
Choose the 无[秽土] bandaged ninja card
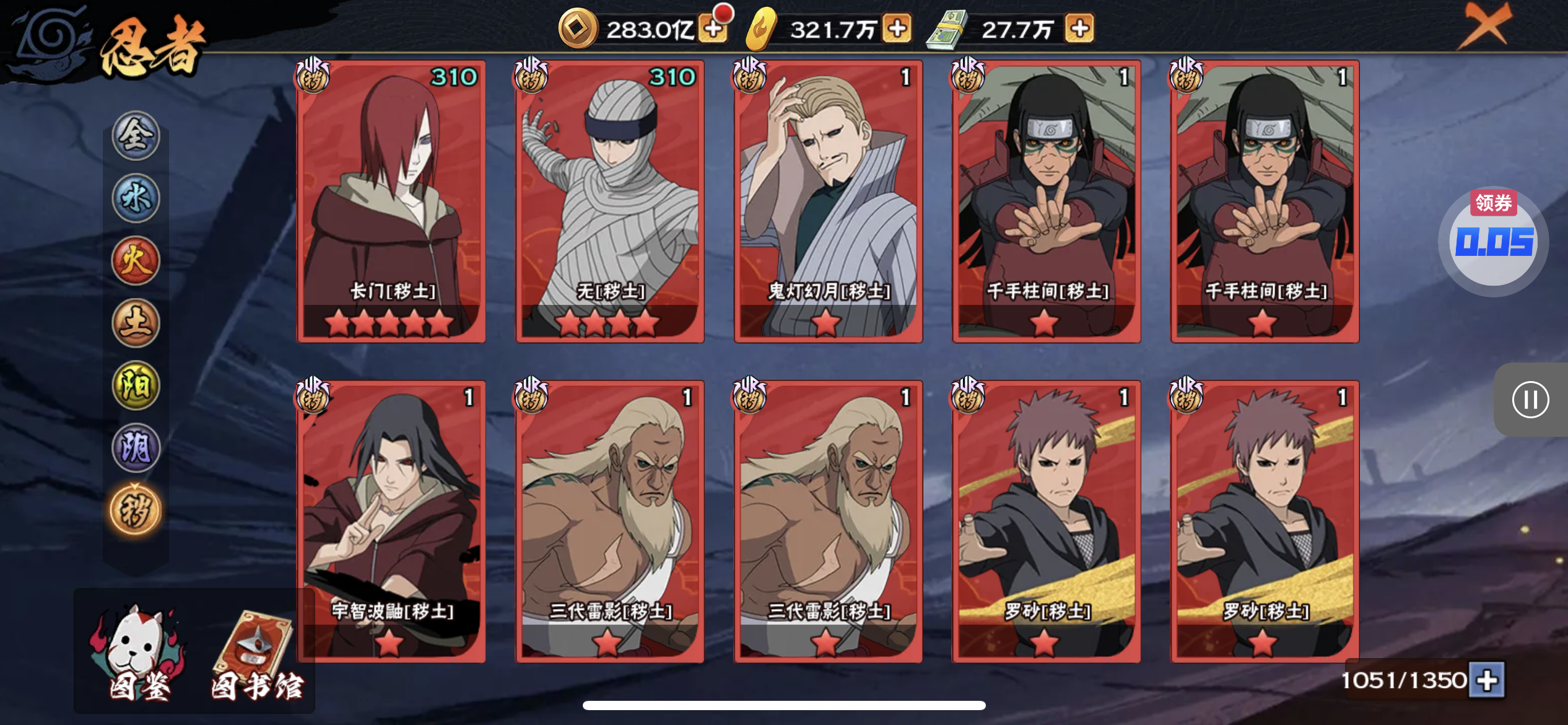[610, 201]
